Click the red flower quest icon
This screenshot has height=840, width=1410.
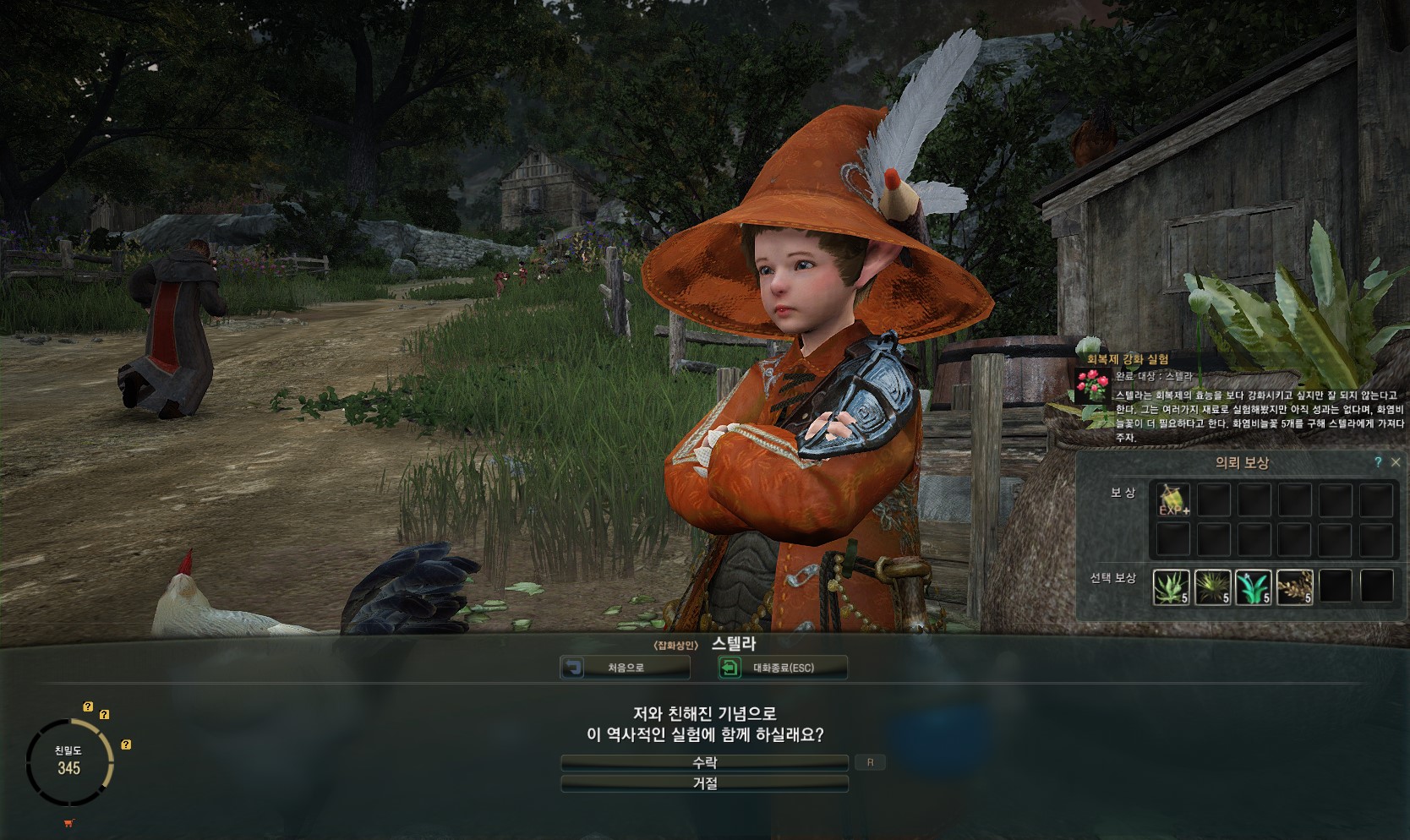coord(1094,385)
